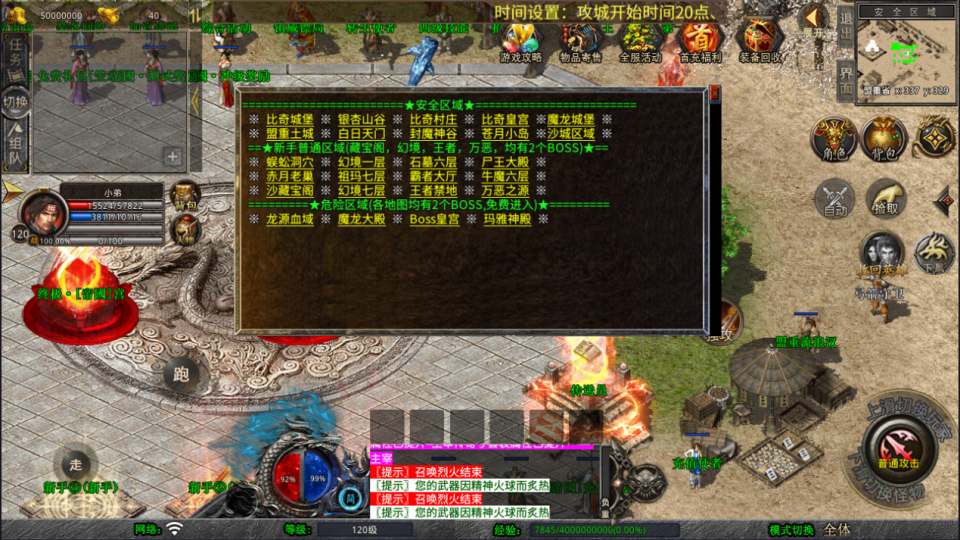Open the 角色 character sheet
This screenshot has width=960, height=540.
coord(832,138)
